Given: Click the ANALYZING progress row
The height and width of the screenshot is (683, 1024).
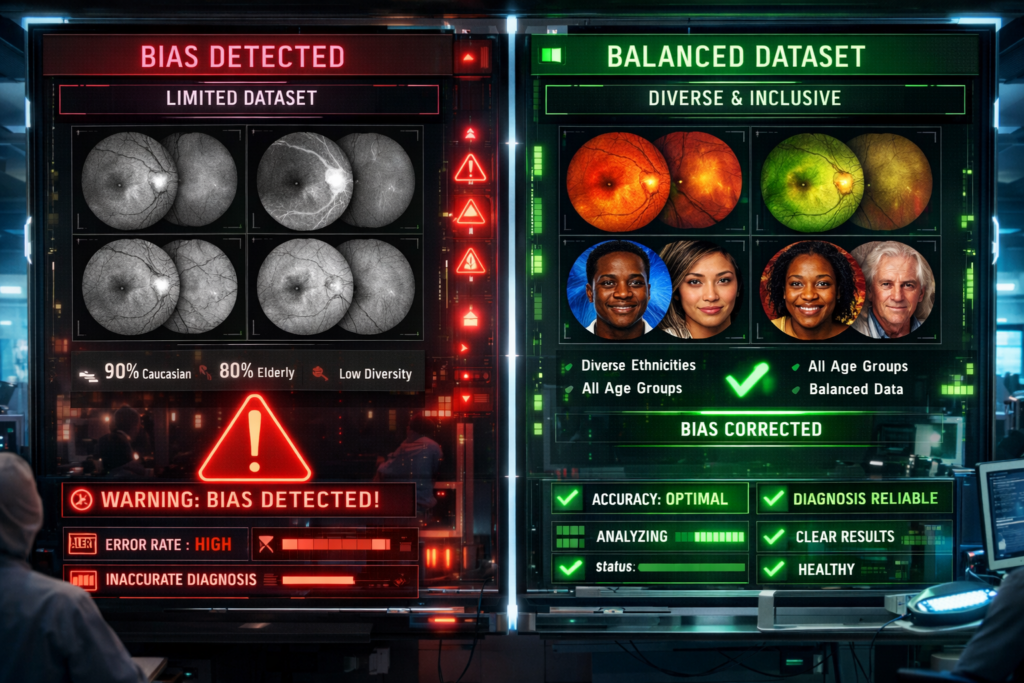Looking at the screenshot, I should [x=650, y=537].
